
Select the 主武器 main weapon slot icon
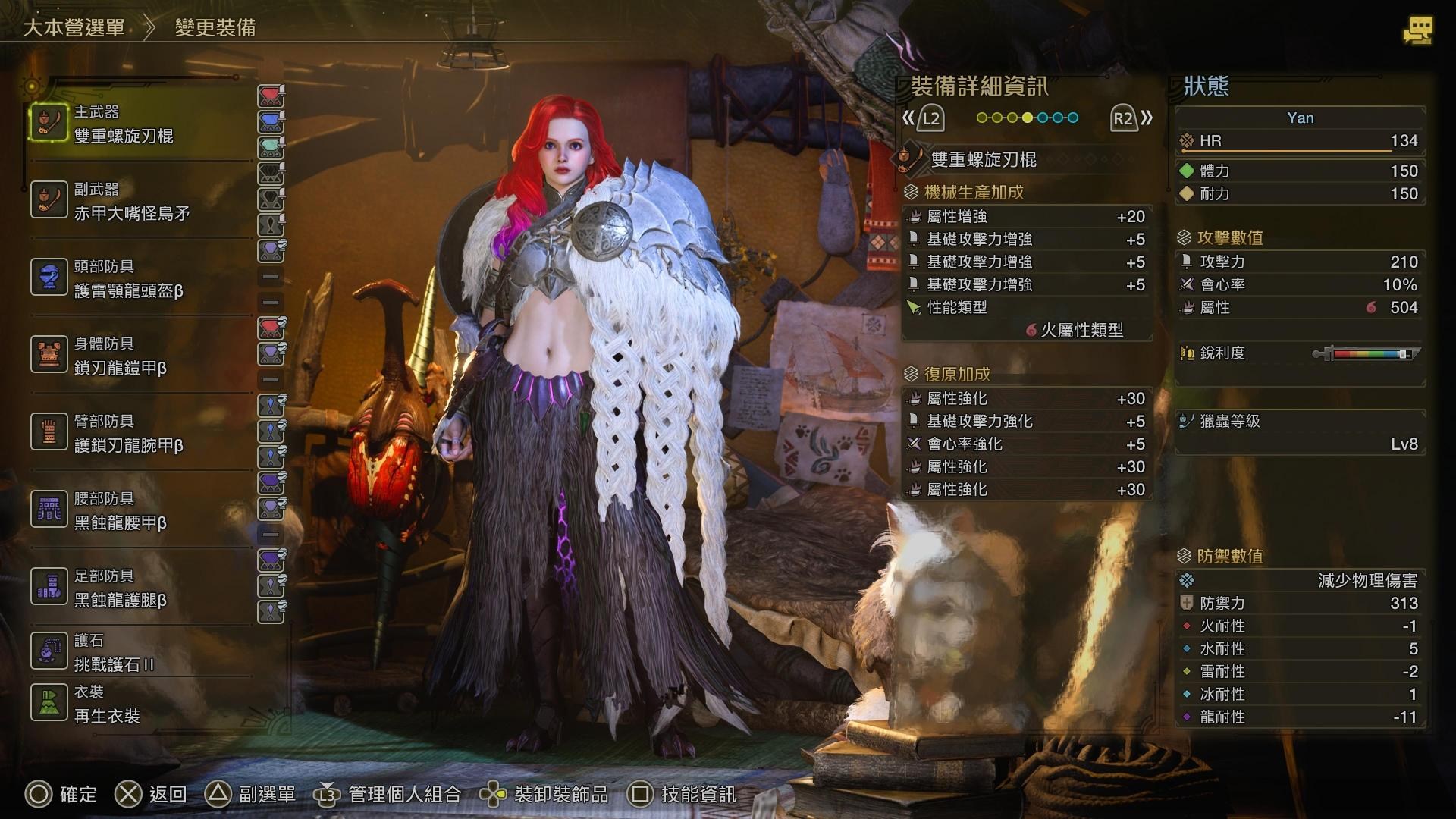tap(49, 123)
